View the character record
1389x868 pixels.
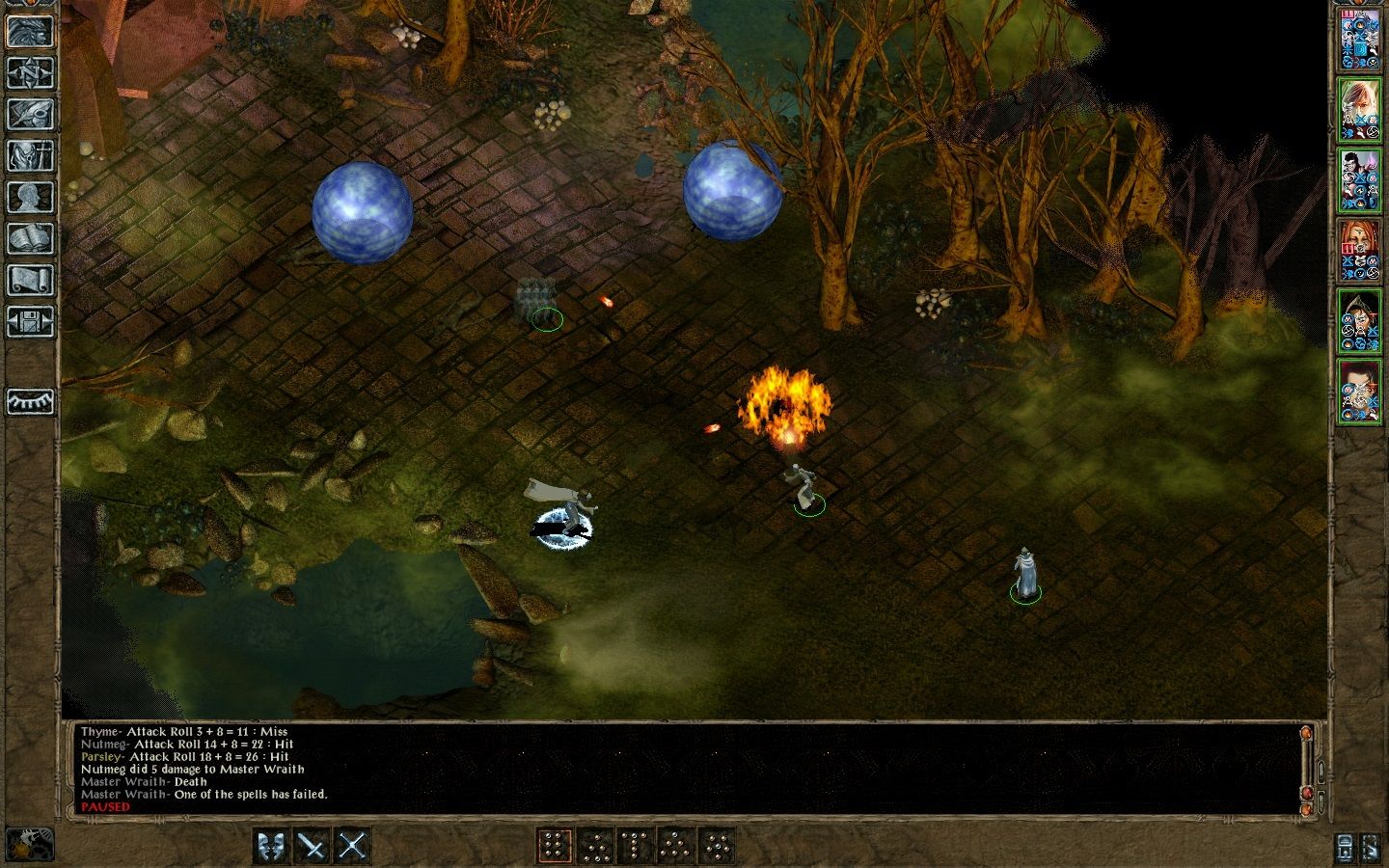coord(31,194)
